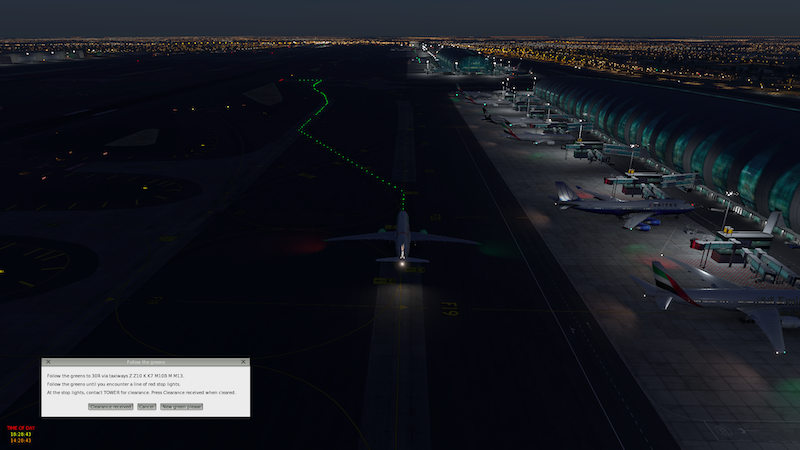Confirm with the Clearance received button
The height and width of the screenshot is (450, 800).
[x=110, y=407]
